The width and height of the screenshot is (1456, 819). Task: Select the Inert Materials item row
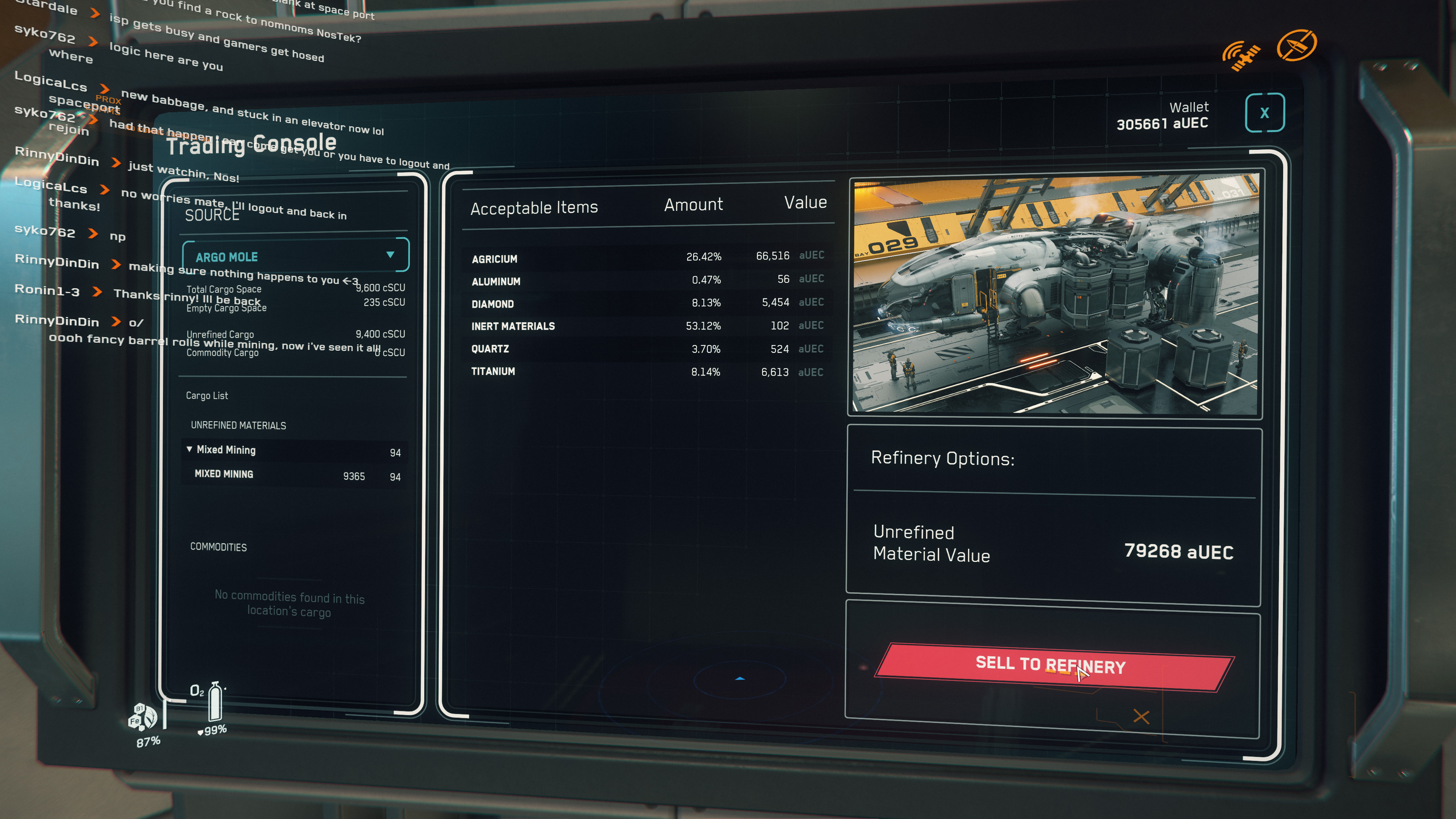646,326
